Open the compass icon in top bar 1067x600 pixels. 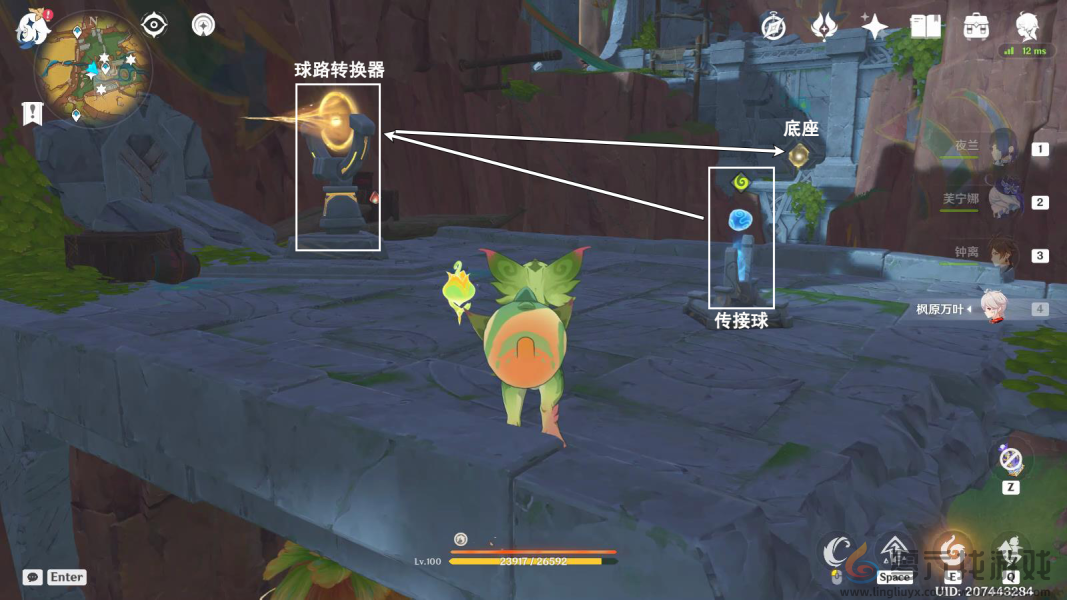(x=772, y=27)
